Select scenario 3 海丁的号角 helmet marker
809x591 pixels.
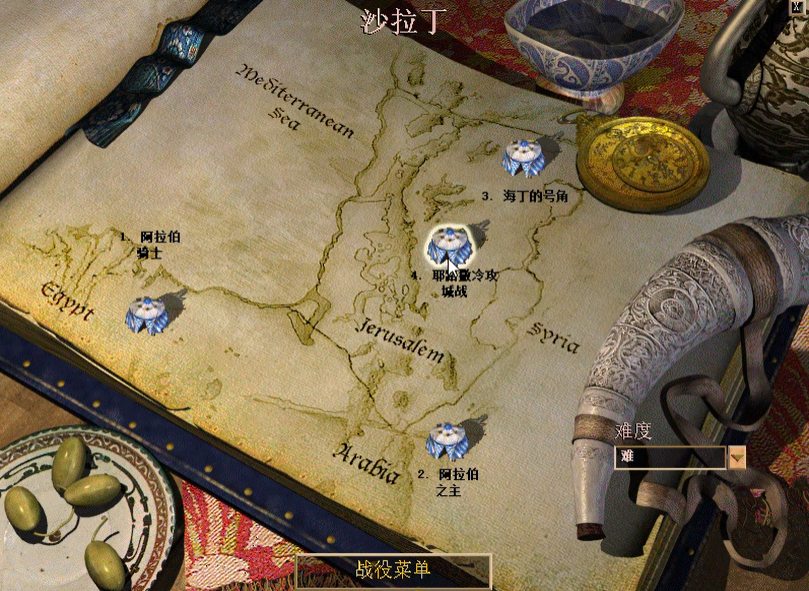coord(522,156)
